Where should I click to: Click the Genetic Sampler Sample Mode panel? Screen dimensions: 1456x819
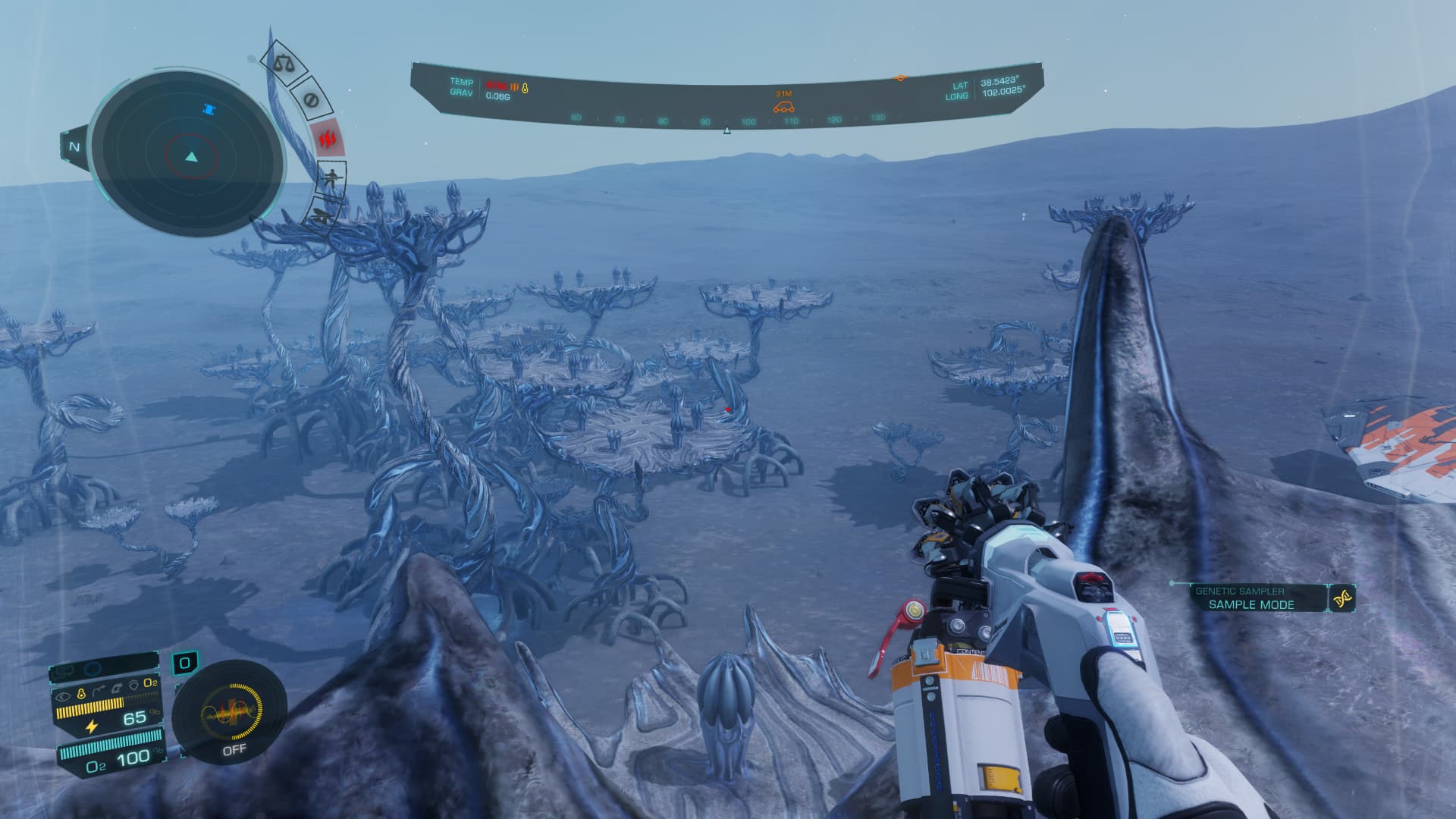click(x=1250, y=598)
